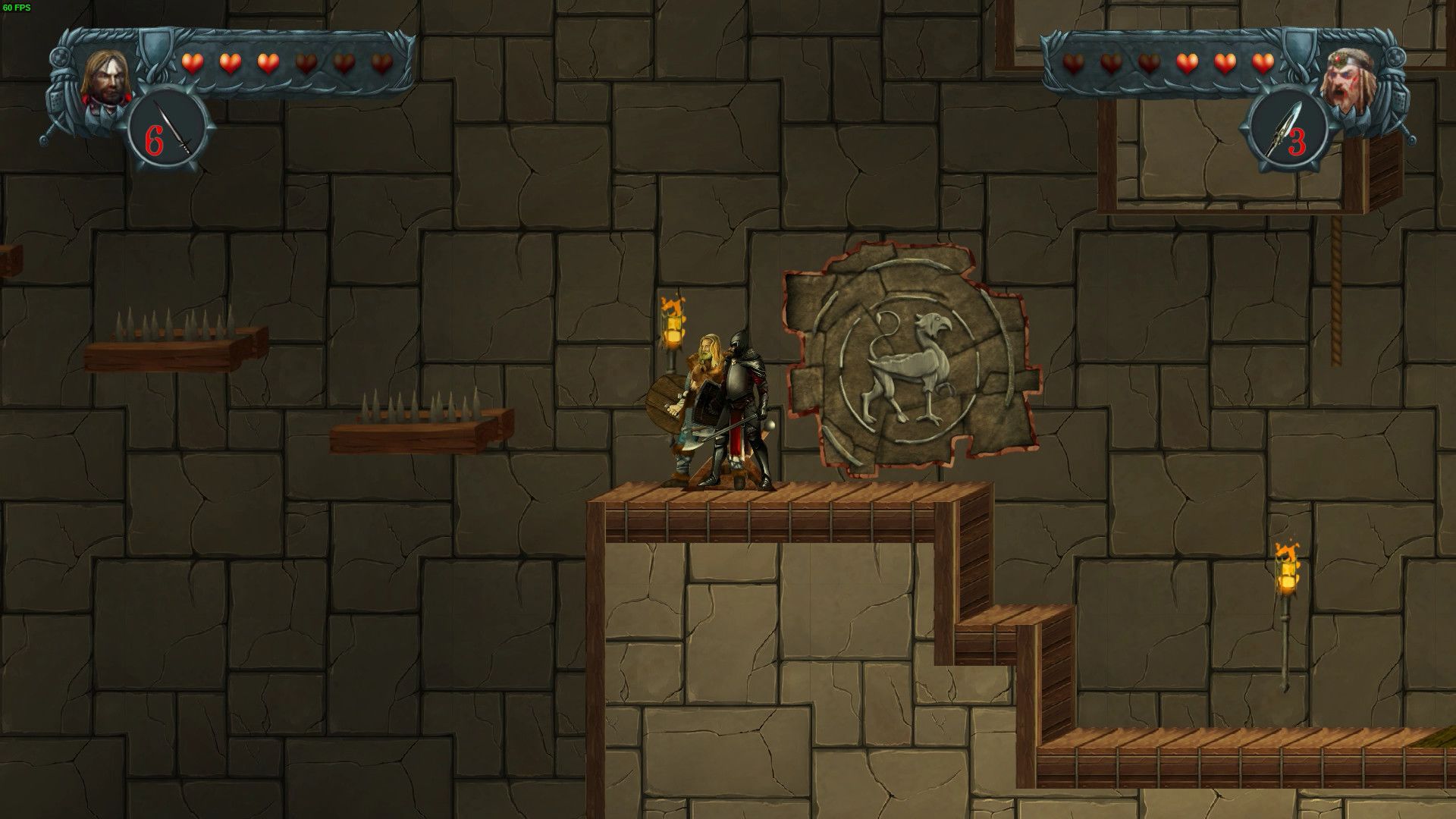This screenshot has height=819, width=1456.
Task: Click the brown-haired knight's portrait
Action: [102, 80]
